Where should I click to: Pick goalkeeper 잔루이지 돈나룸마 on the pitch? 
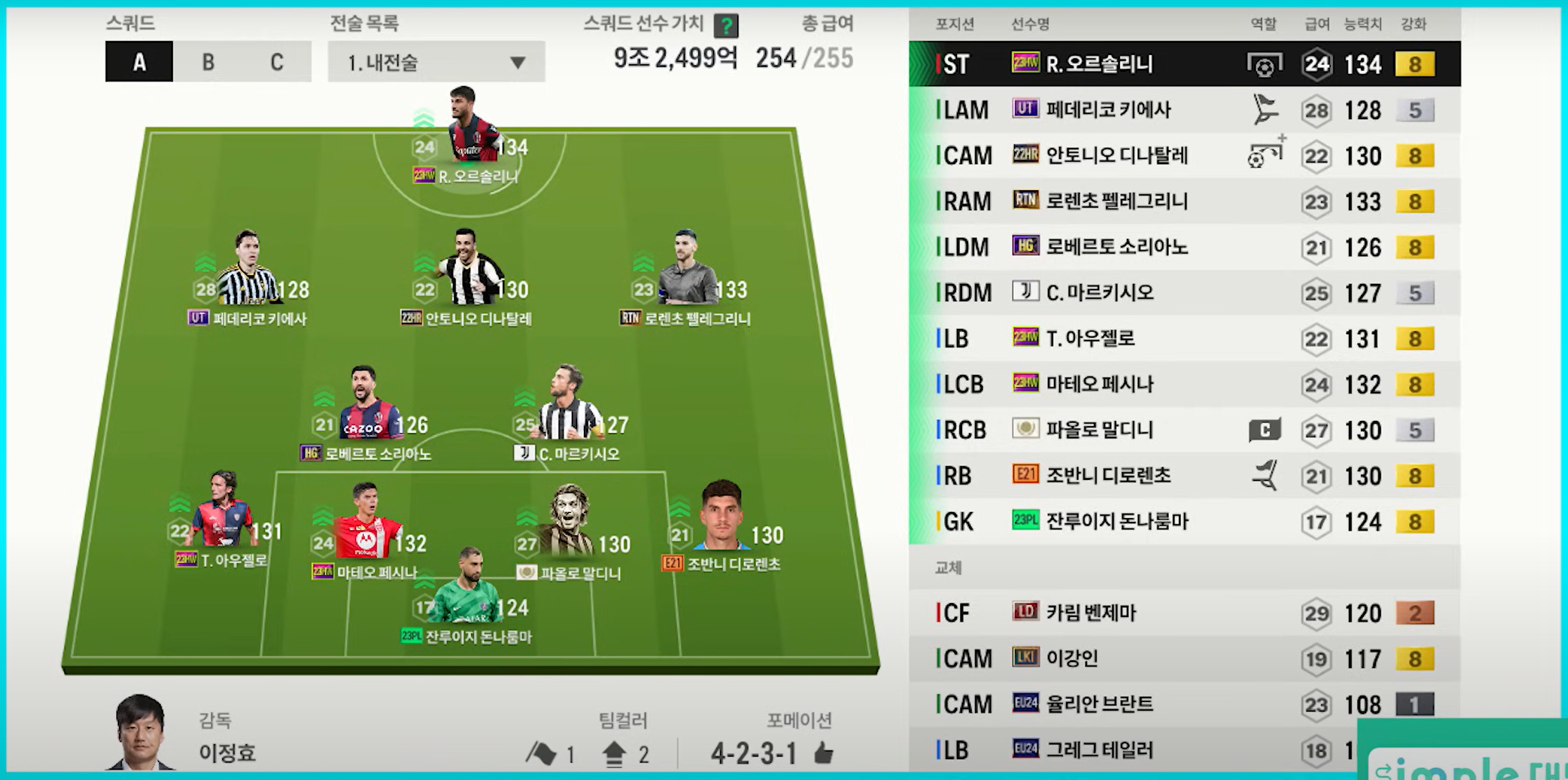point(469,589)
